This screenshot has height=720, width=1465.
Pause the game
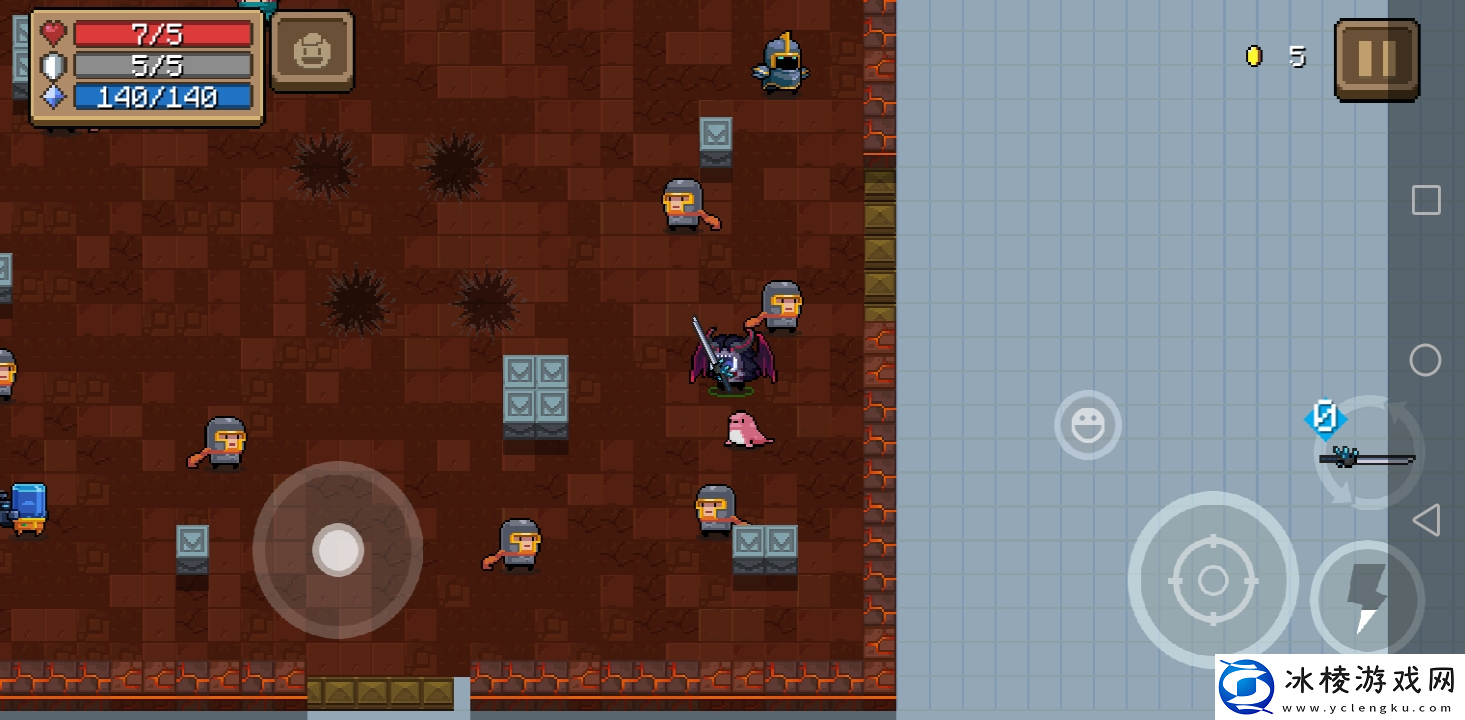click(1376, 59)
